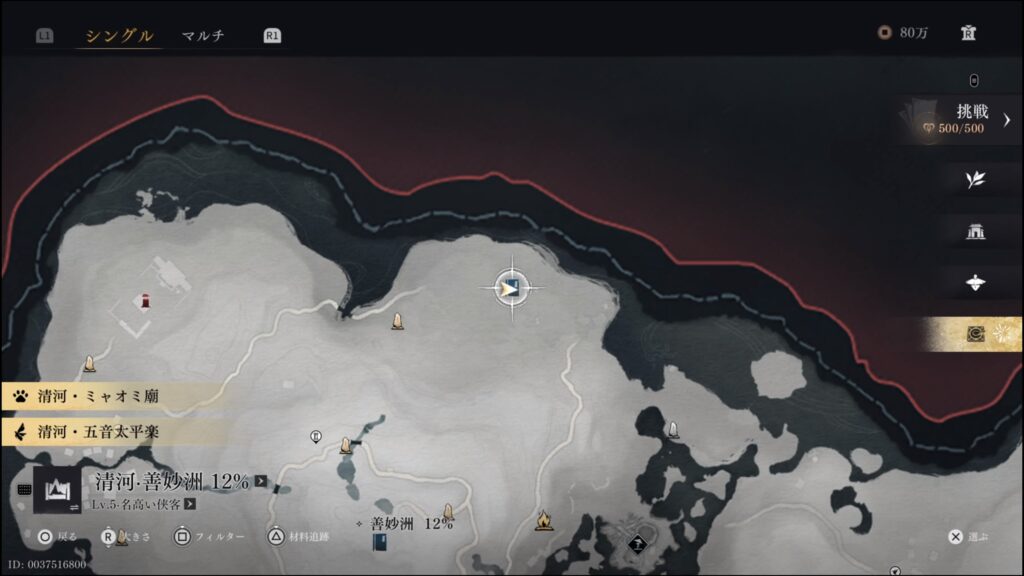Screen dimensions: 1024x576
Task: Click the white stone marker near the eastern shore
Action: (673, 430)
